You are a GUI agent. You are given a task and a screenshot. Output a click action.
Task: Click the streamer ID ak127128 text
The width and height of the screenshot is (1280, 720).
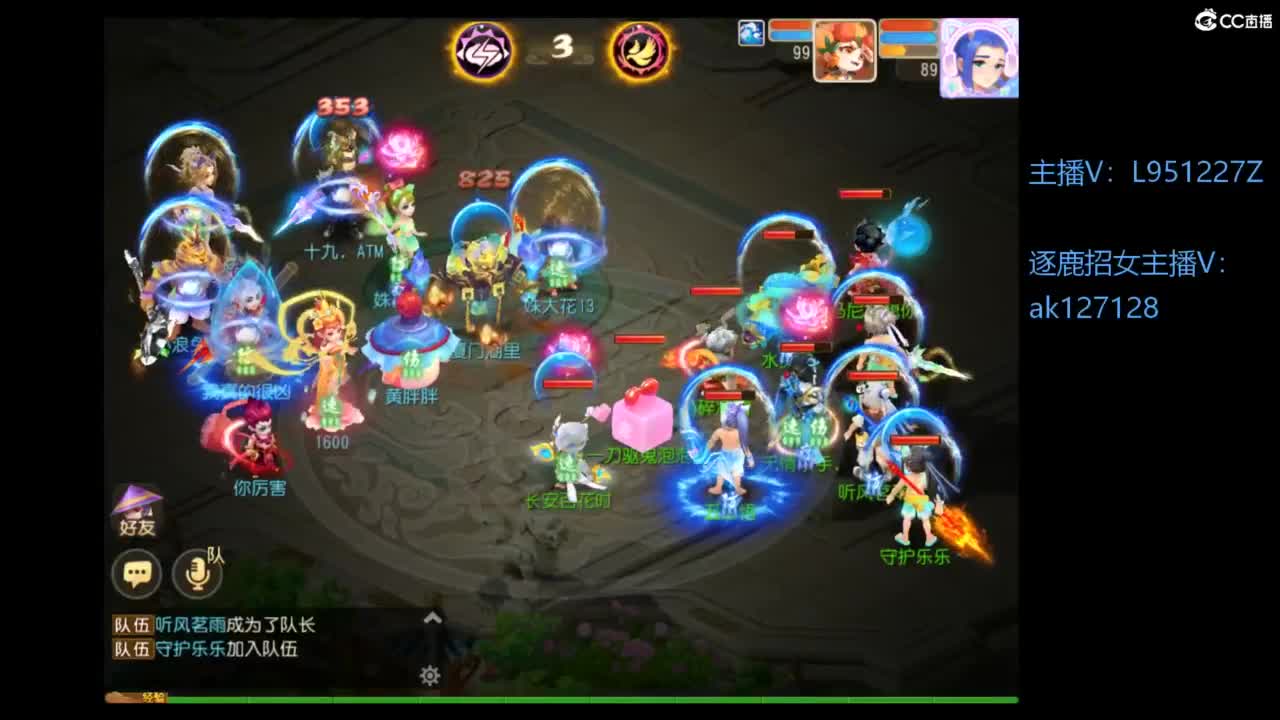pyautogui.click(x=1095, y=309)
